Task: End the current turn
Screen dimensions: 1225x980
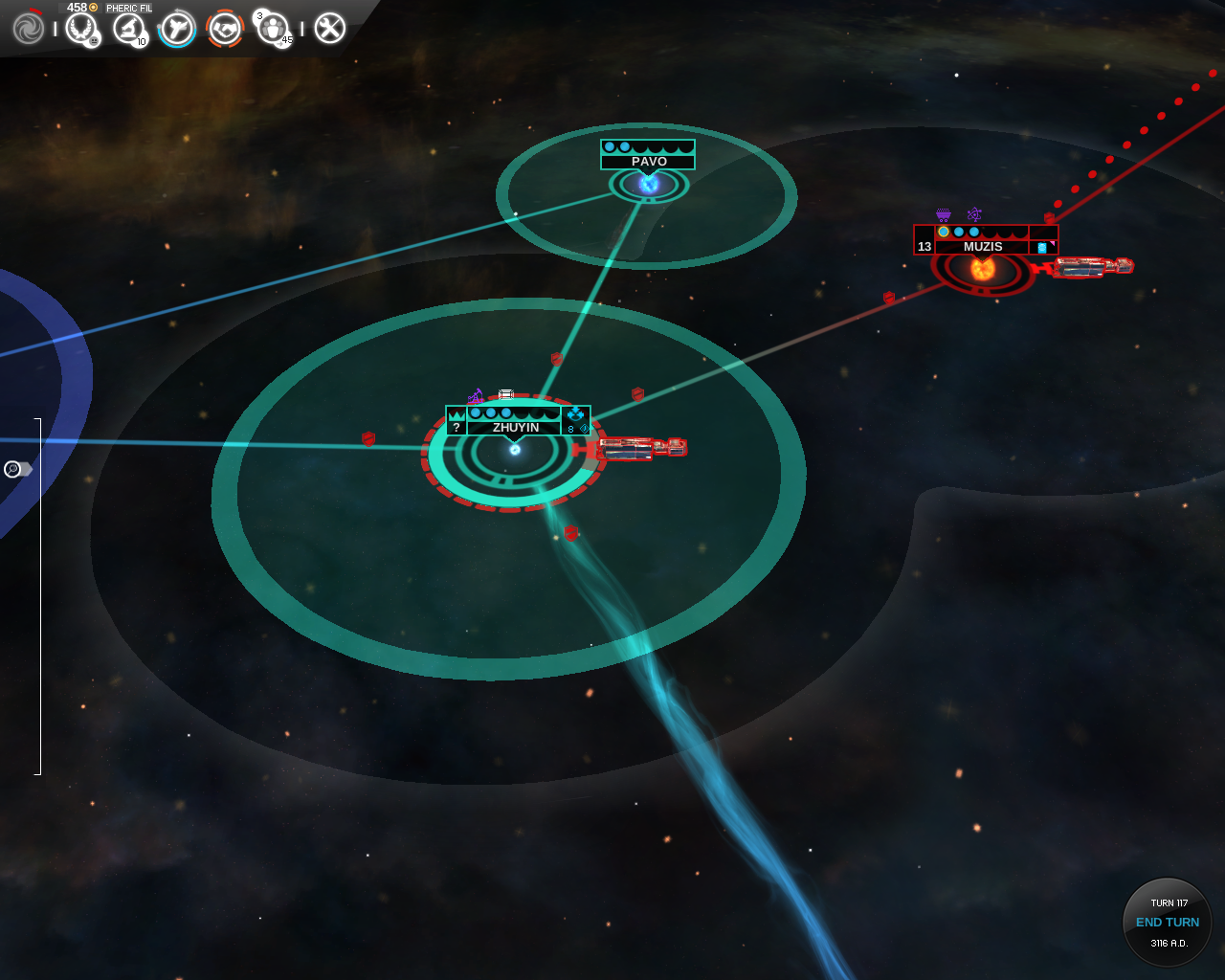Action: (1167, 922)
